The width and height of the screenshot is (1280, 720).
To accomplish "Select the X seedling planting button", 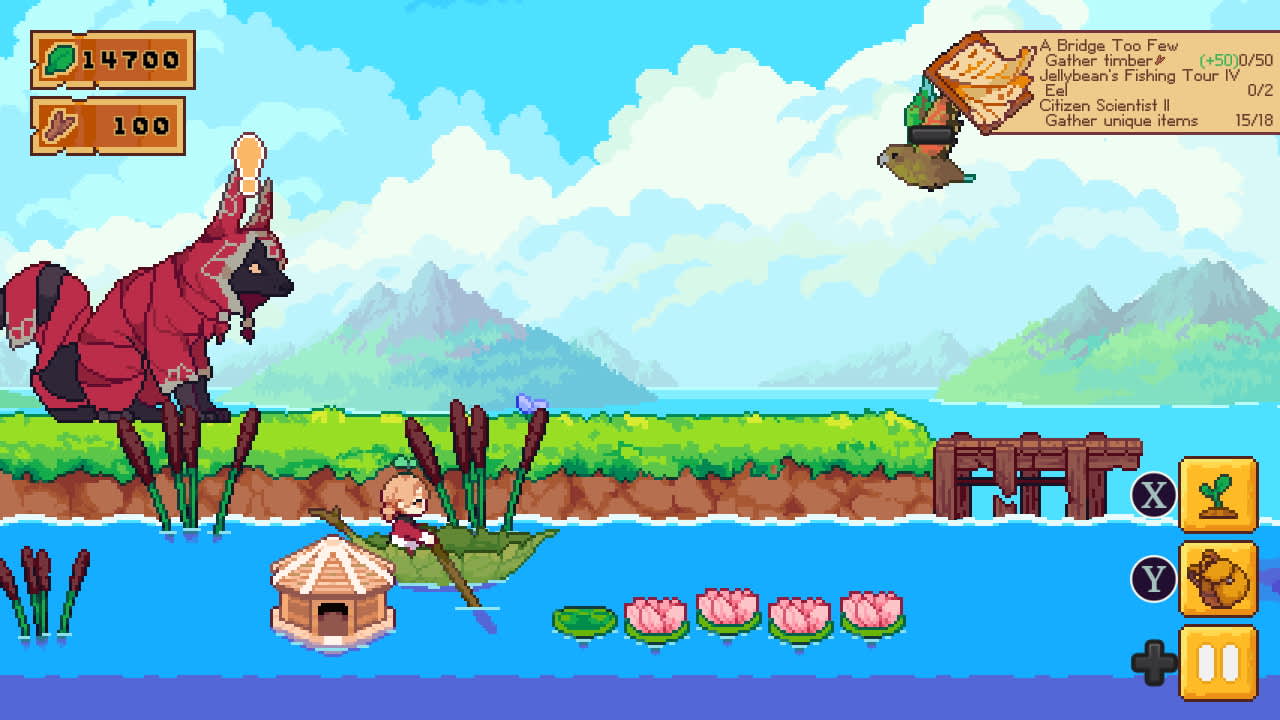I will point(1217,496).
